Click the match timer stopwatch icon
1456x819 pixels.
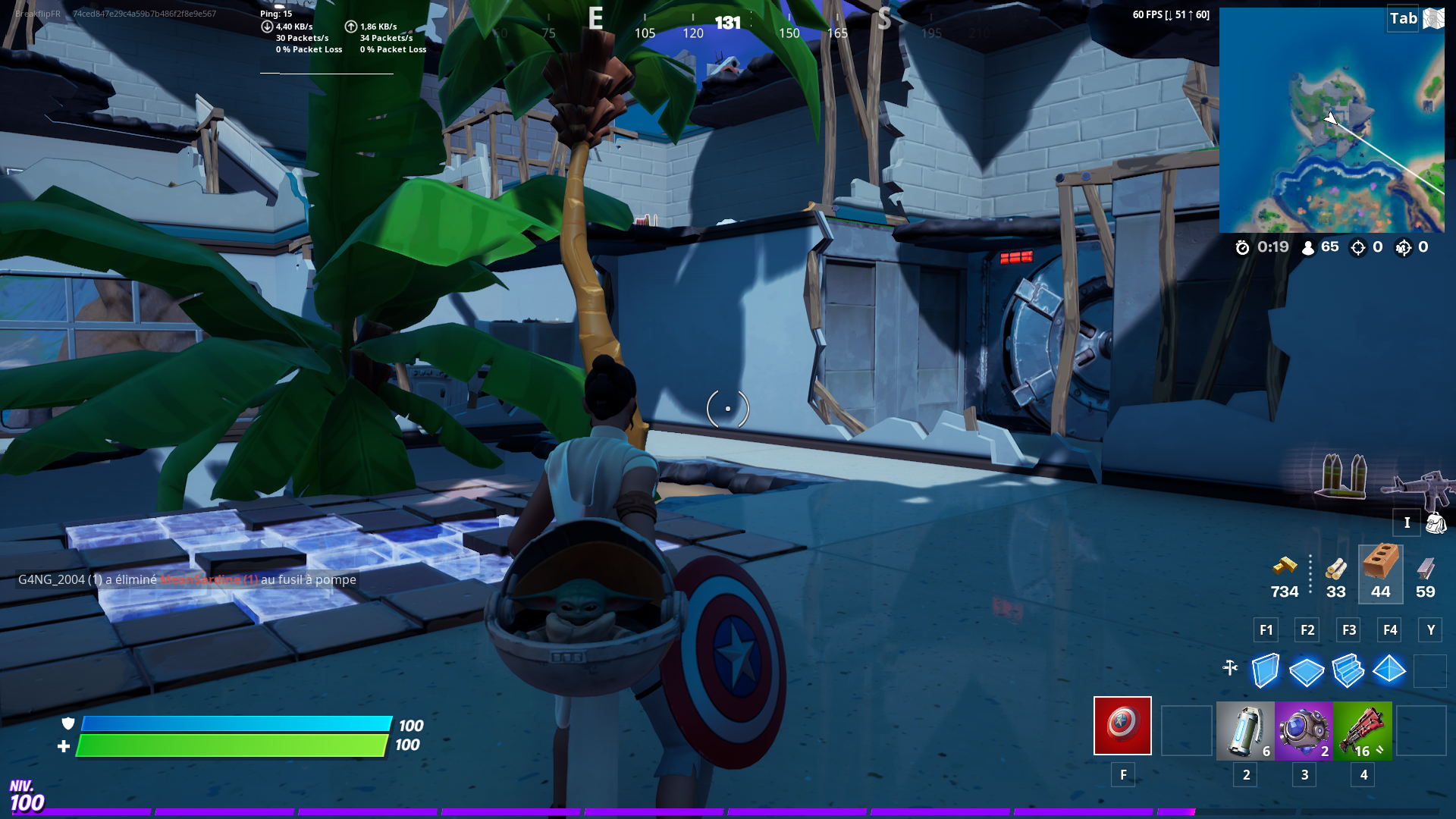(x=1242, y=246)
